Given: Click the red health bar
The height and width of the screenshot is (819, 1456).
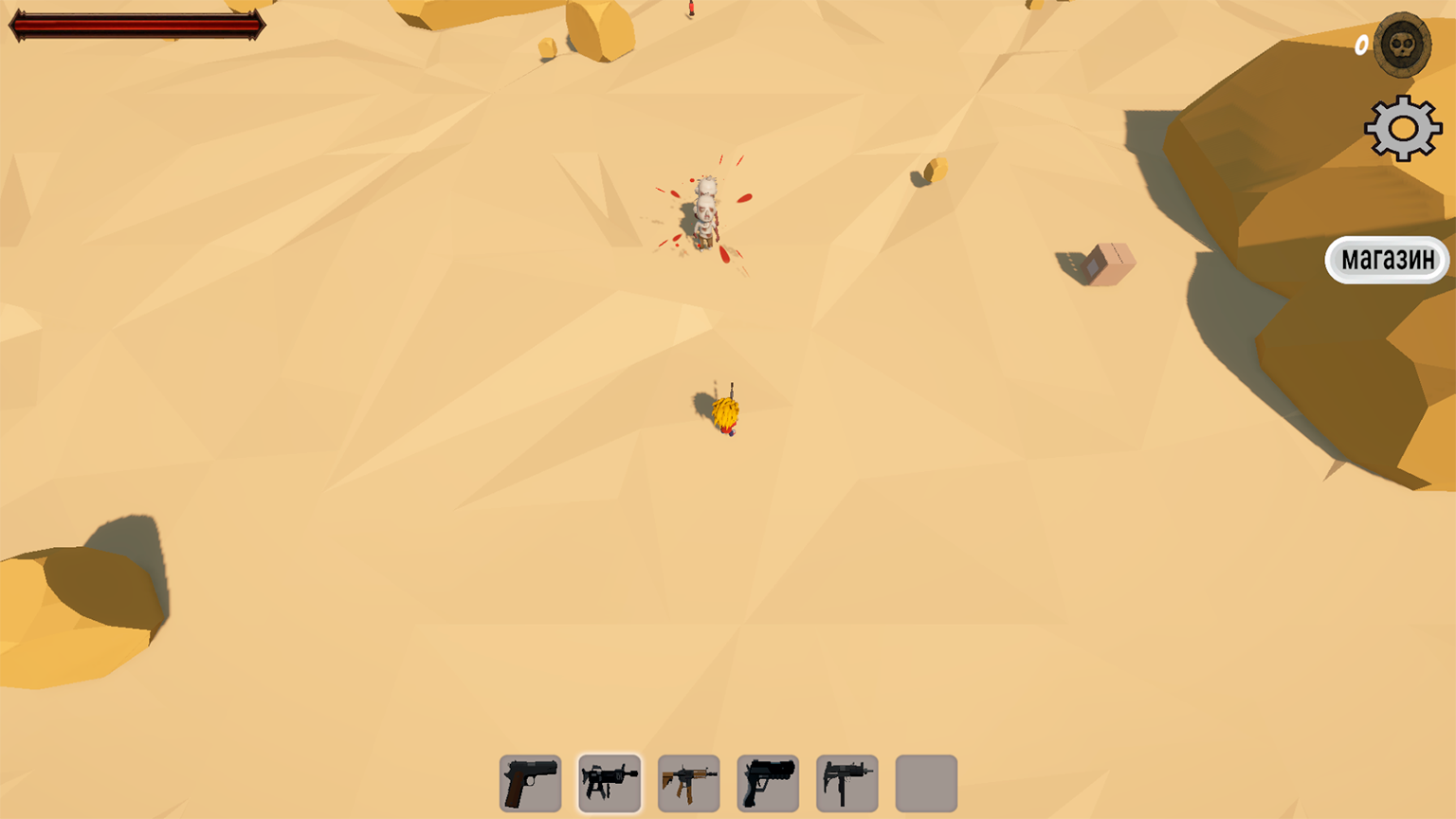Looking at the screenshot, I should click(136, 26).
